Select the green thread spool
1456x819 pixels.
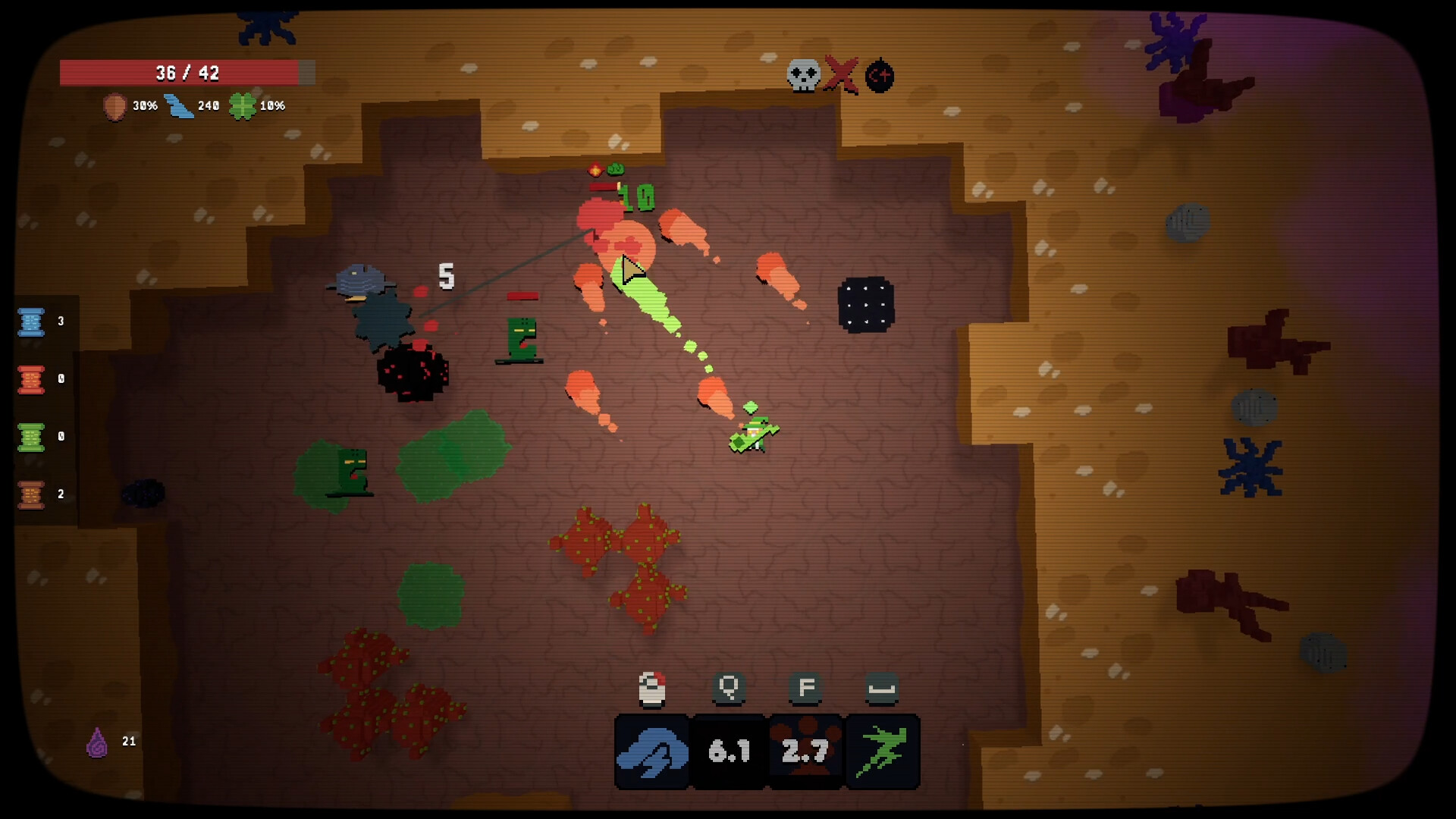[31, 437]
